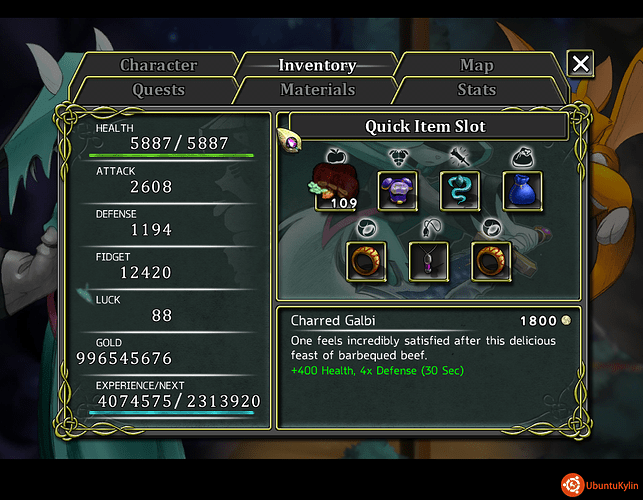Viewport: 643px width, 500px height.
Task: Switch to the Materials tab
Action: click(x=317, y=90)
